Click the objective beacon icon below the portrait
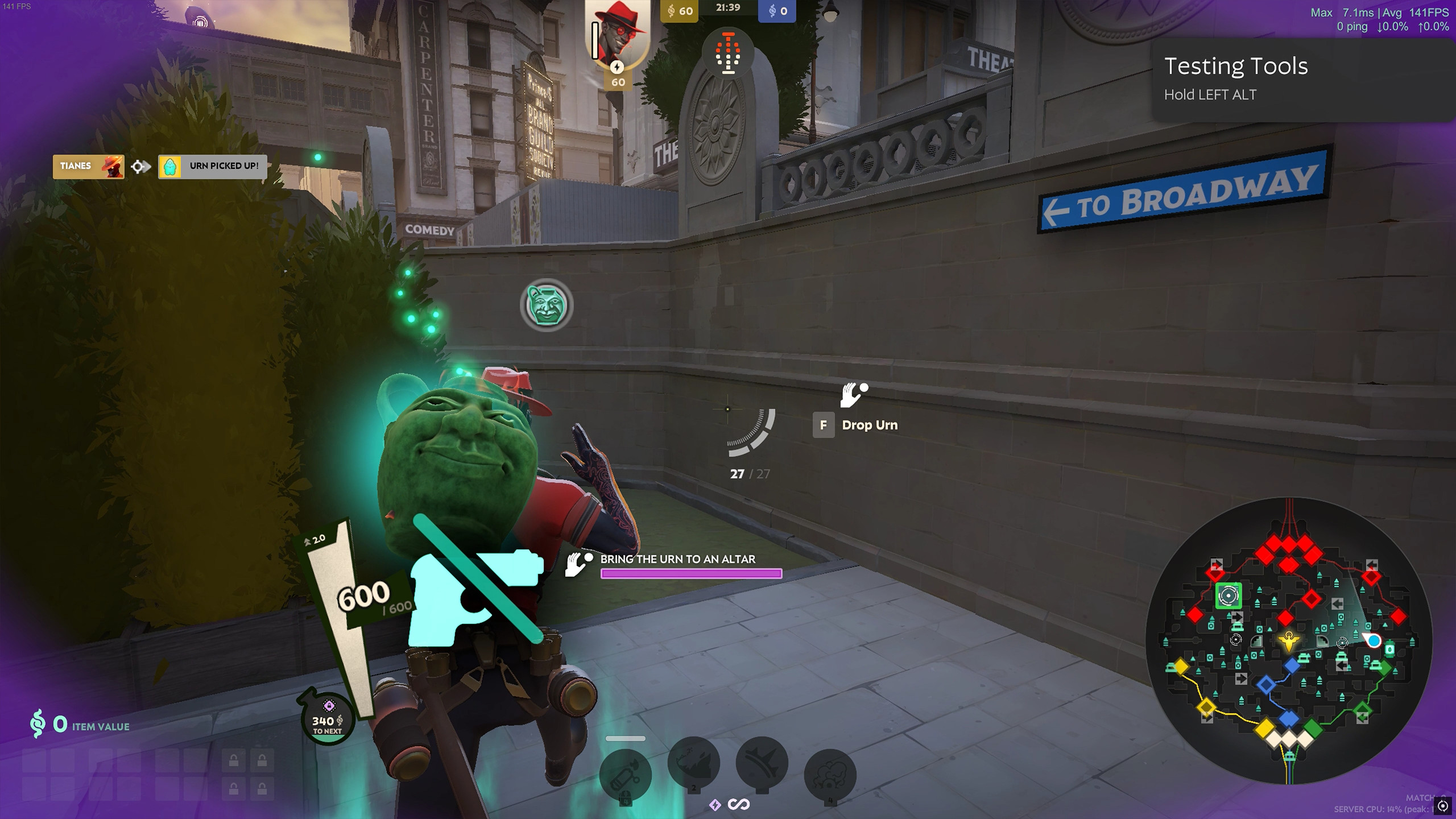 (x=728, y=54)
